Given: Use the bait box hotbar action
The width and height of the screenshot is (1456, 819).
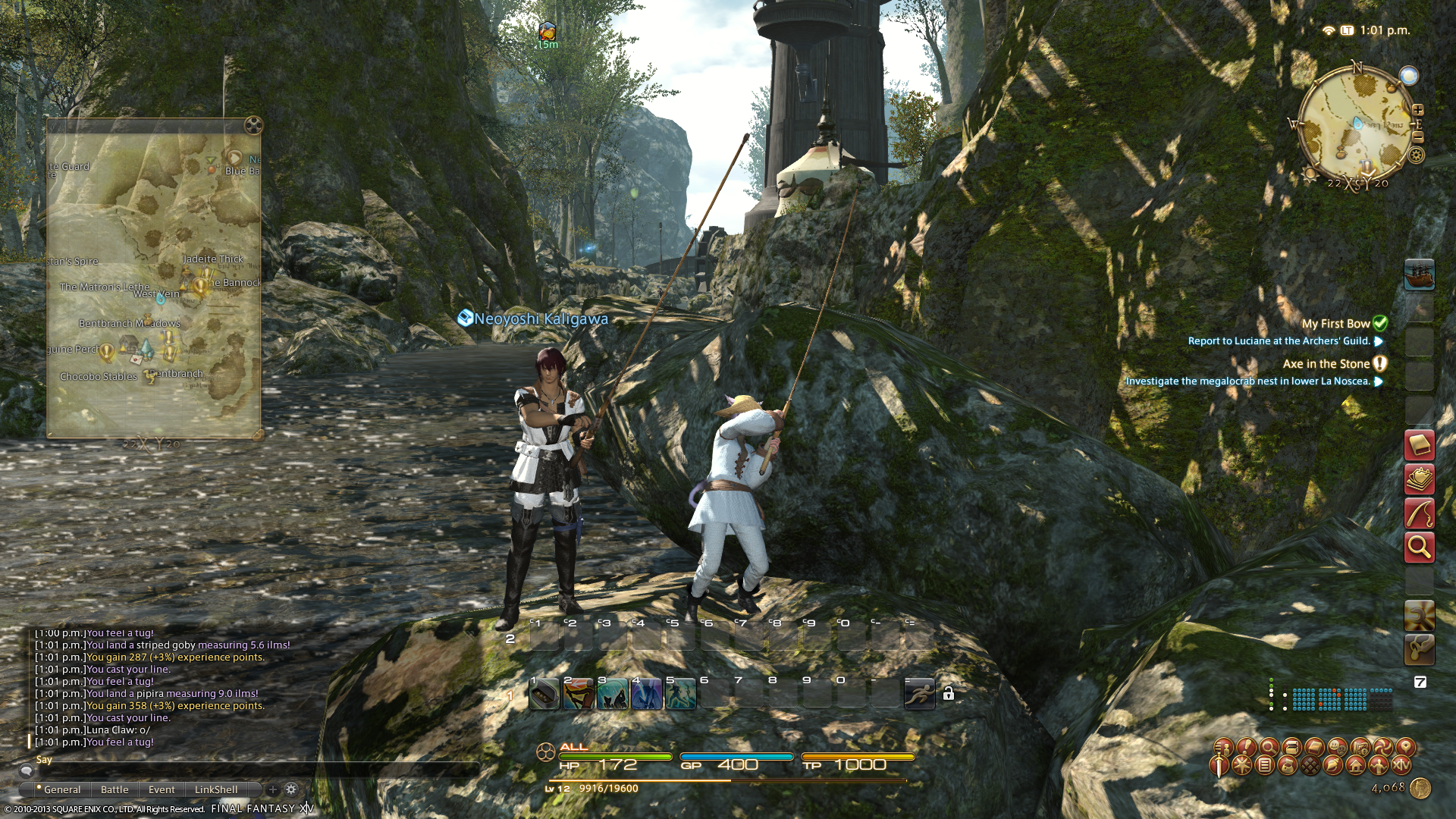Looking at the screenshot, I should (x=544, y=694).
